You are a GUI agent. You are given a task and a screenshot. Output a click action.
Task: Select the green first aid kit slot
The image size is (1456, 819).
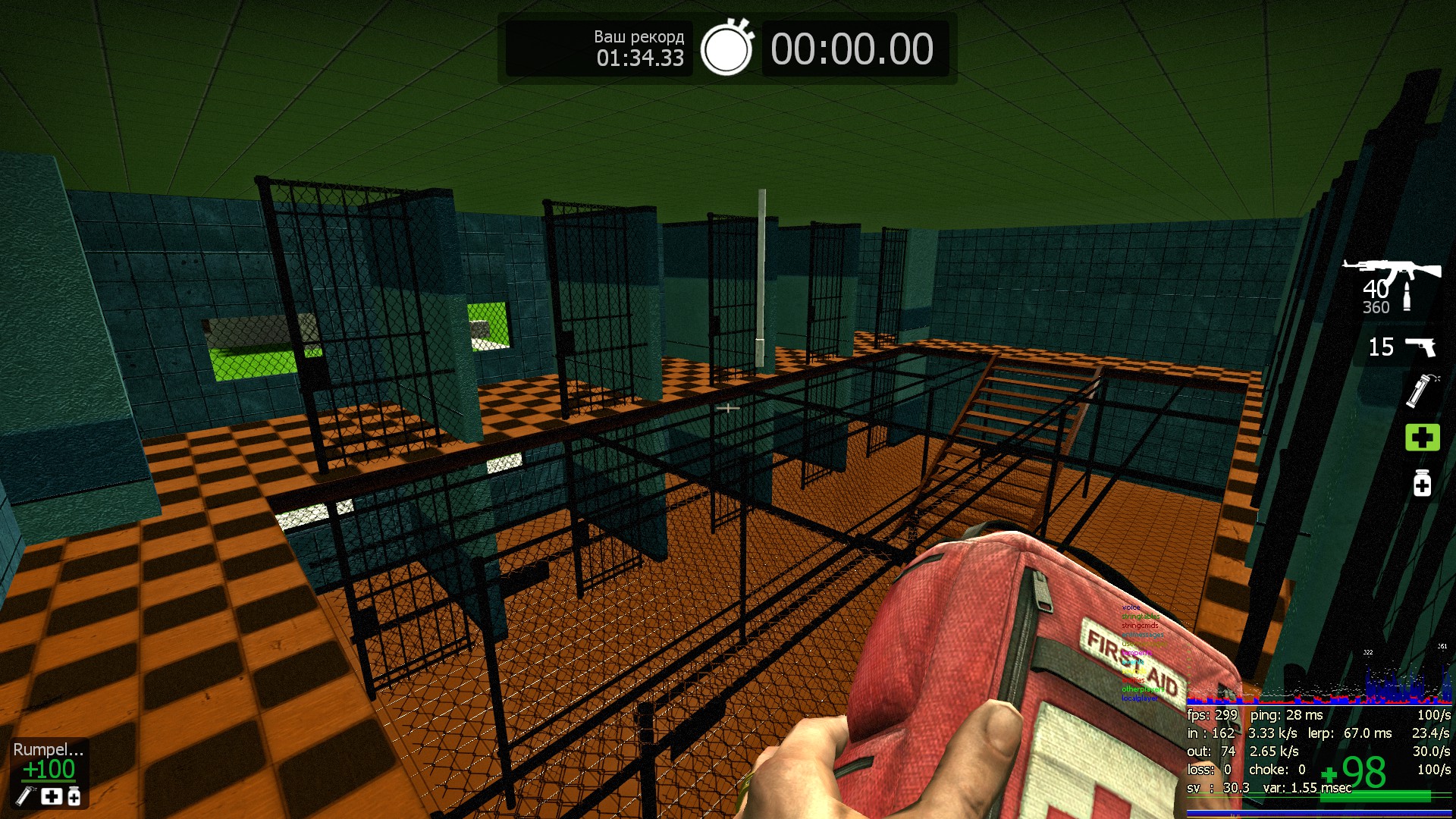pyautogui.click(x=1422, y=438)
